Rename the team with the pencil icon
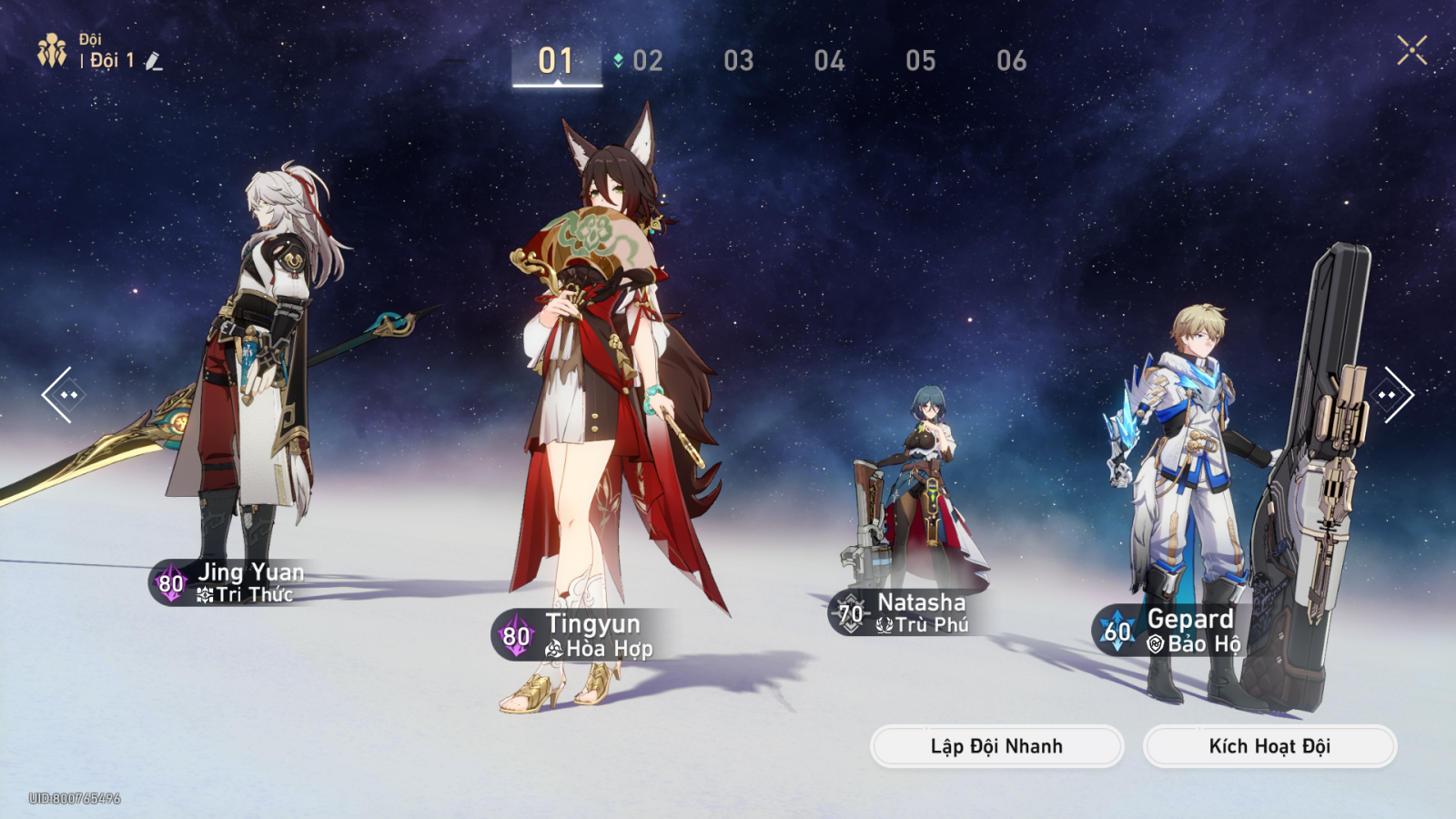This screenshot has width=1456, height=819. click(x=154, y=61)
